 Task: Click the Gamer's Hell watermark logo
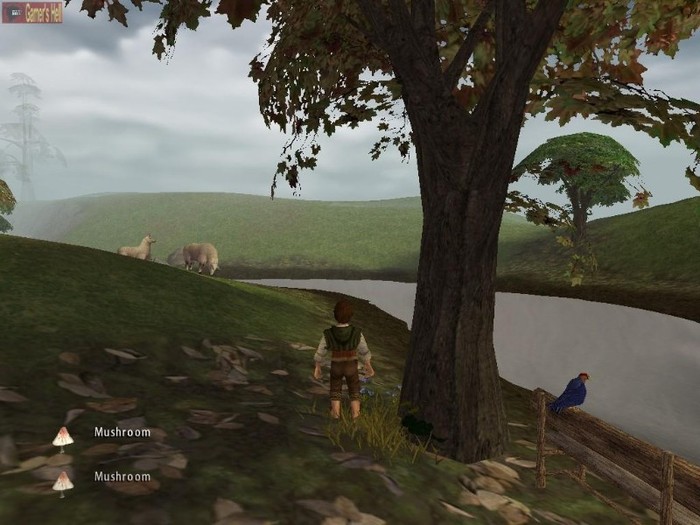click(32, 12)
